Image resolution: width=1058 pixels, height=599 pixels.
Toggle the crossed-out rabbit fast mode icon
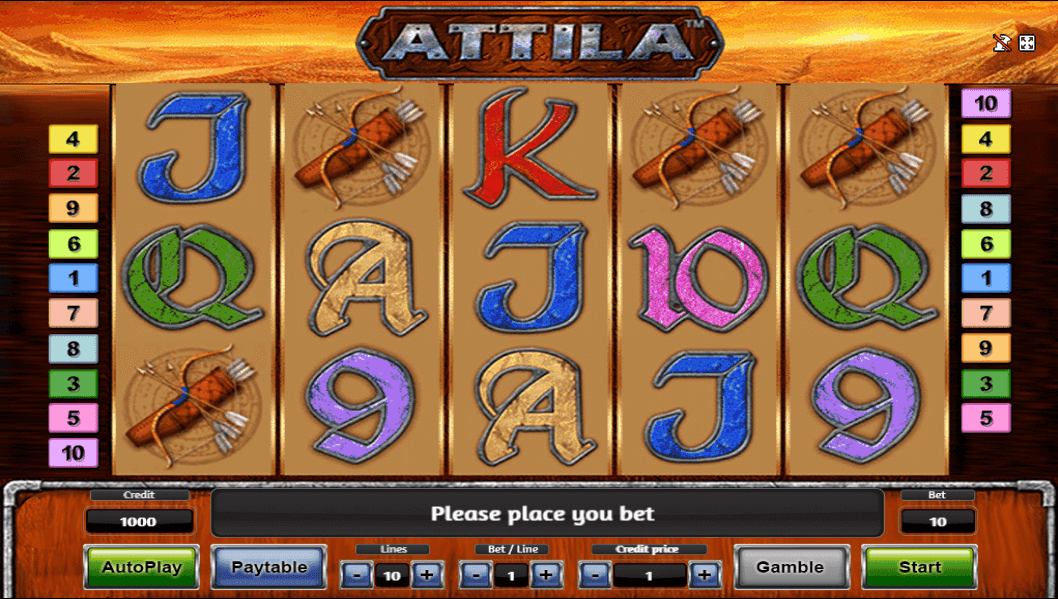pyautogui.click(x=1001, y=43)
